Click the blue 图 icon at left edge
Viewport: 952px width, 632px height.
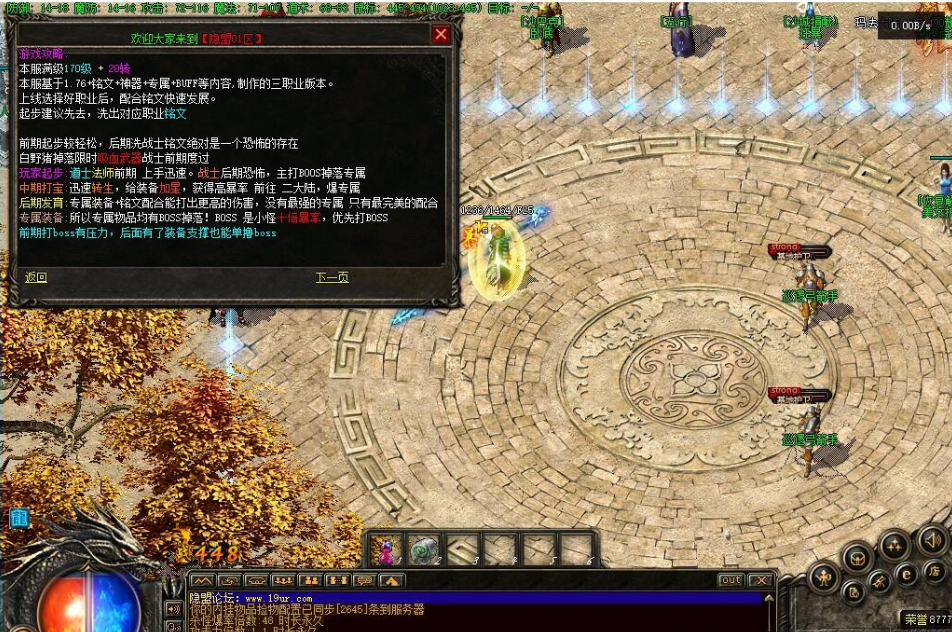tap(18, 518)
